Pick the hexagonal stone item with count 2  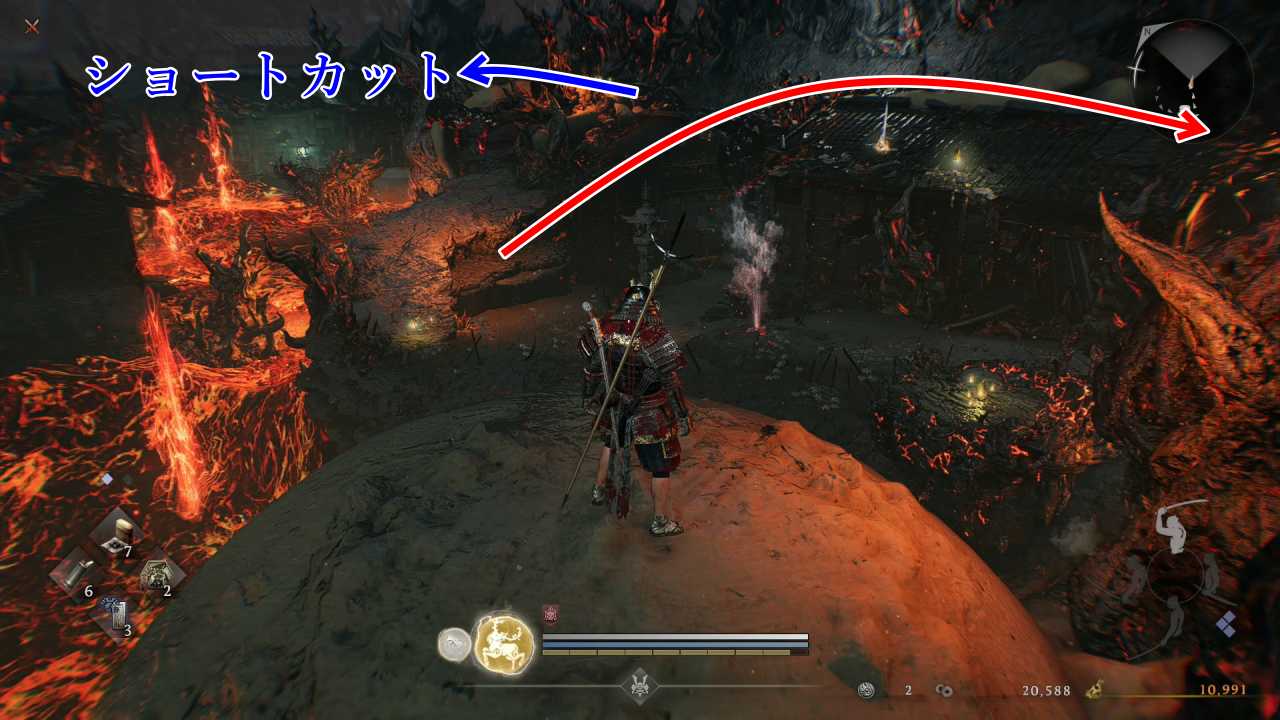[x=158, y=575]
